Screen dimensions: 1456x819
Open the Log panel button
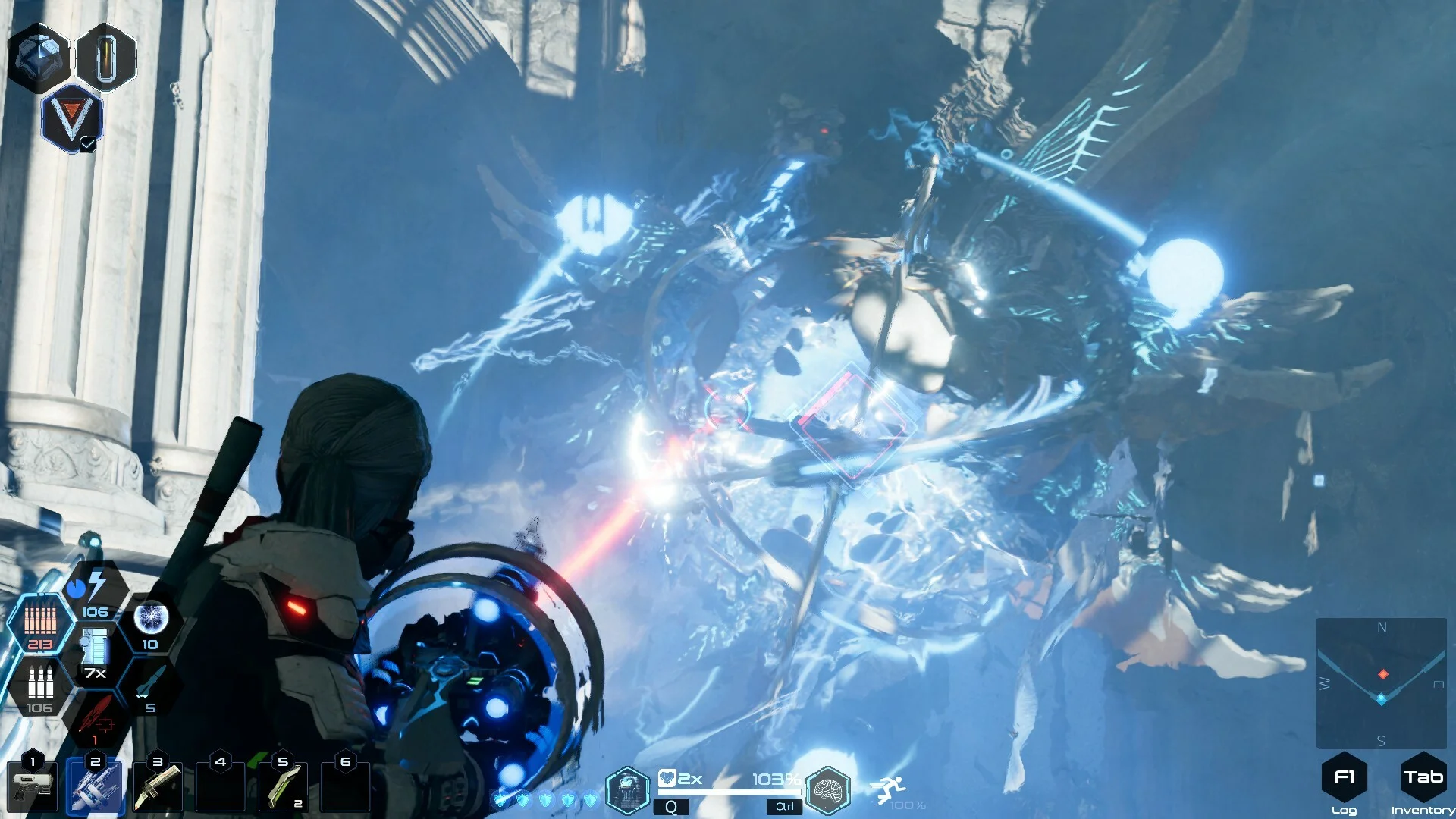click(1344, 778)
